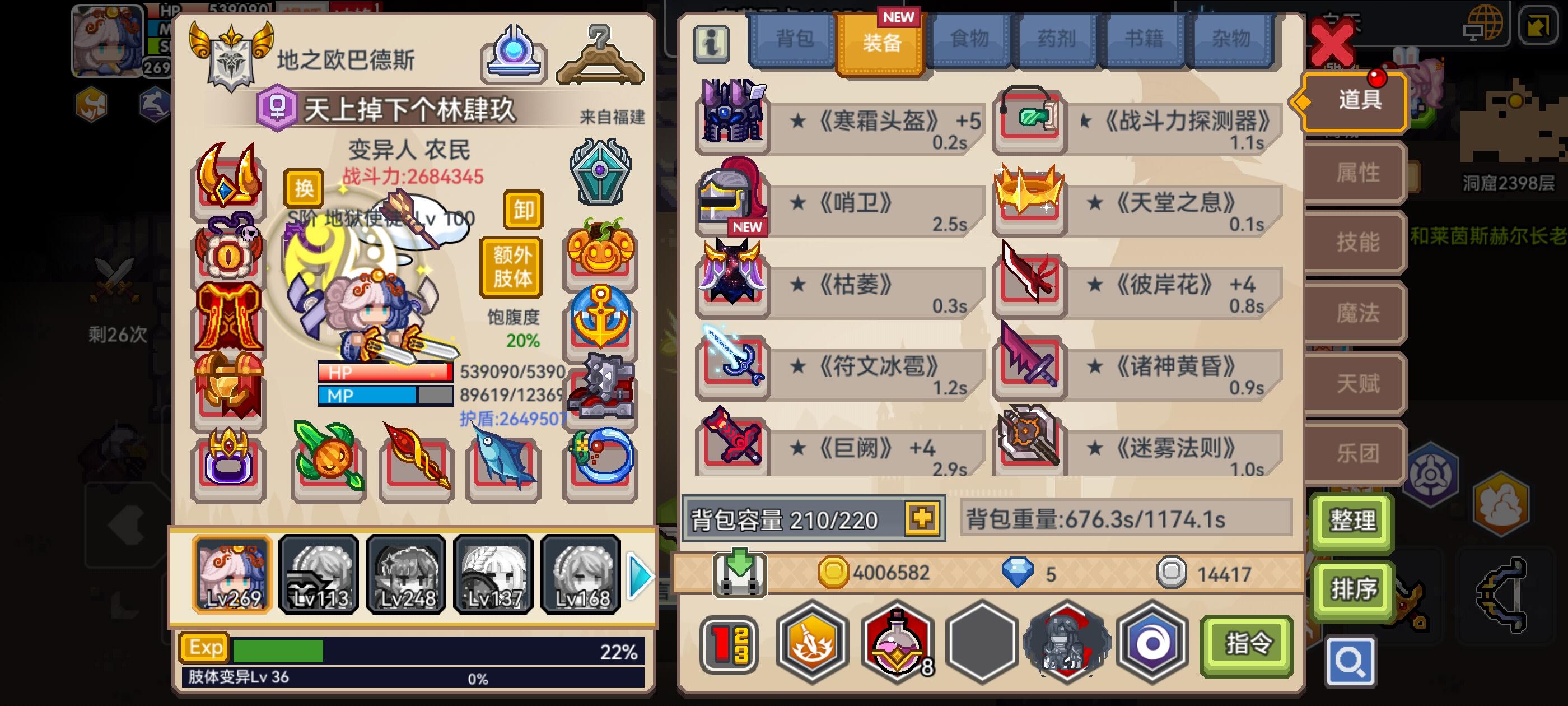1568x706 pixels.
Task: Click the 卸 unequip button
Action: click(x=522, y=210)
